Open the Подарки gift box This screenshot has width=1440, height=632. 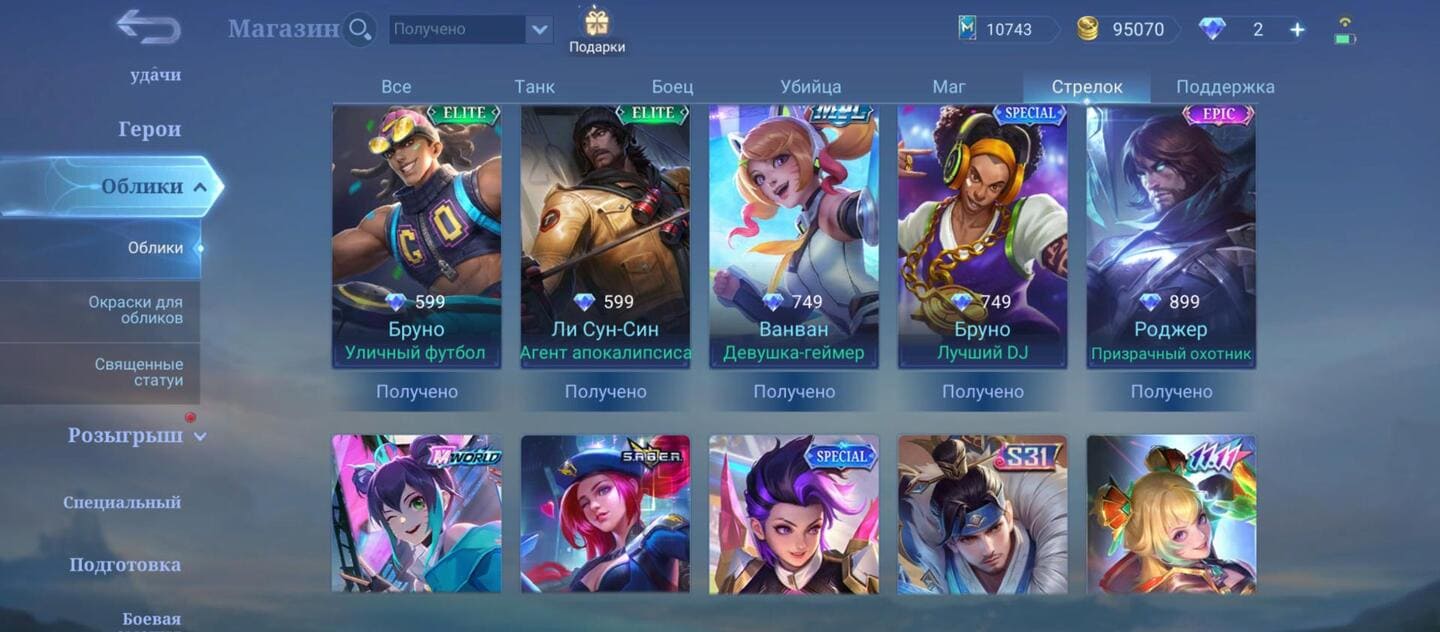pyautogui.click(x=597, y=30)
